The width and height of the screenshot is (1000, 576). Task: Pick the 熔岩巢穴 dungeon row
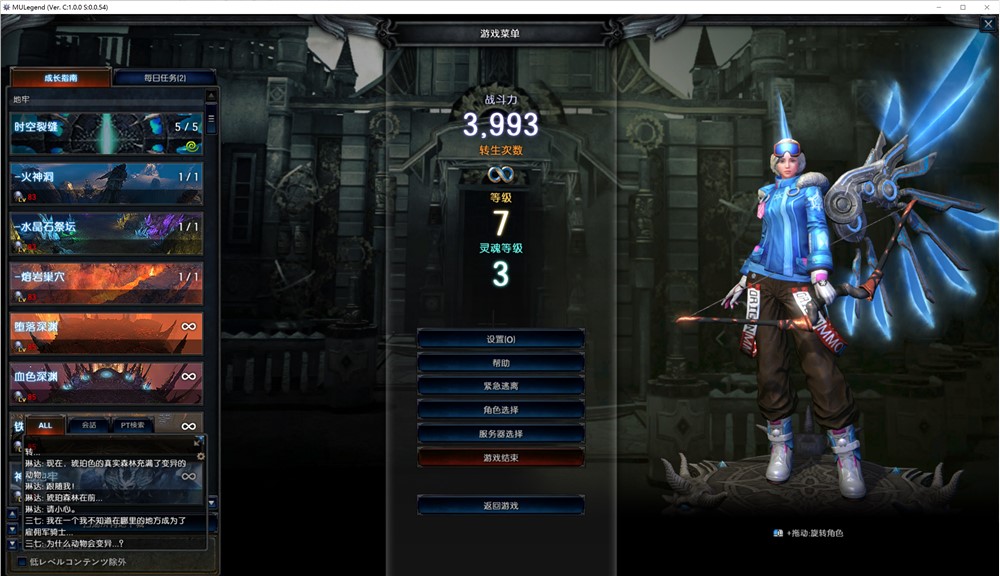(x=106, y=283)
